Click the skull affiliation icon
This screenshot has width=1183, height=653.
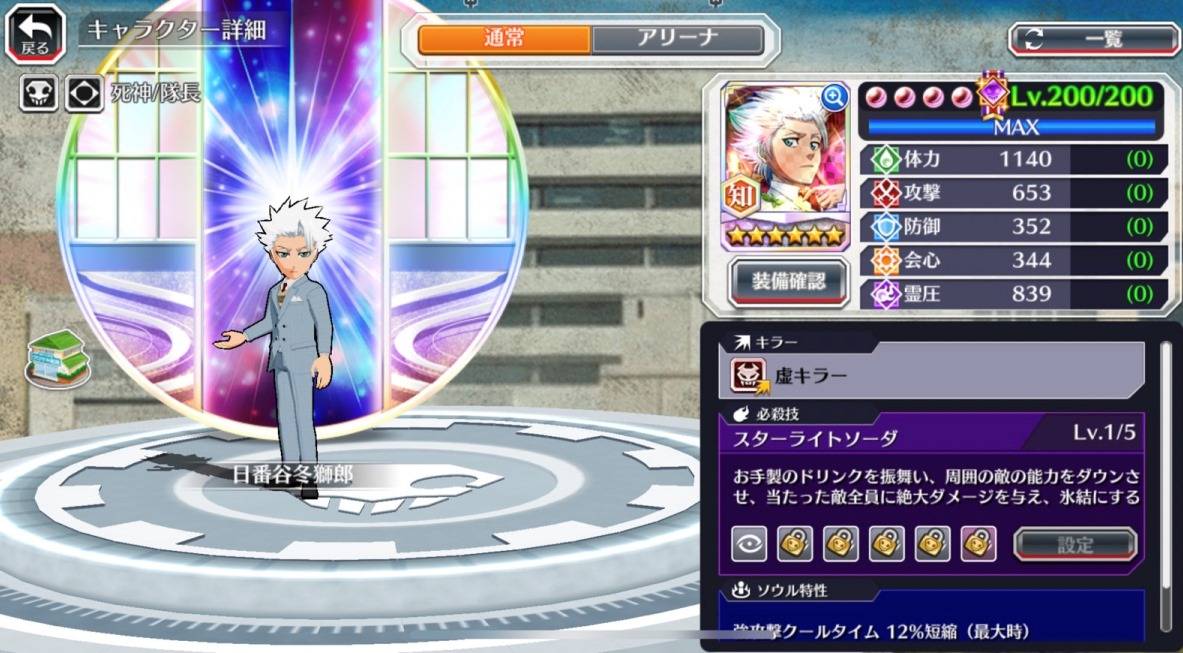38,94
